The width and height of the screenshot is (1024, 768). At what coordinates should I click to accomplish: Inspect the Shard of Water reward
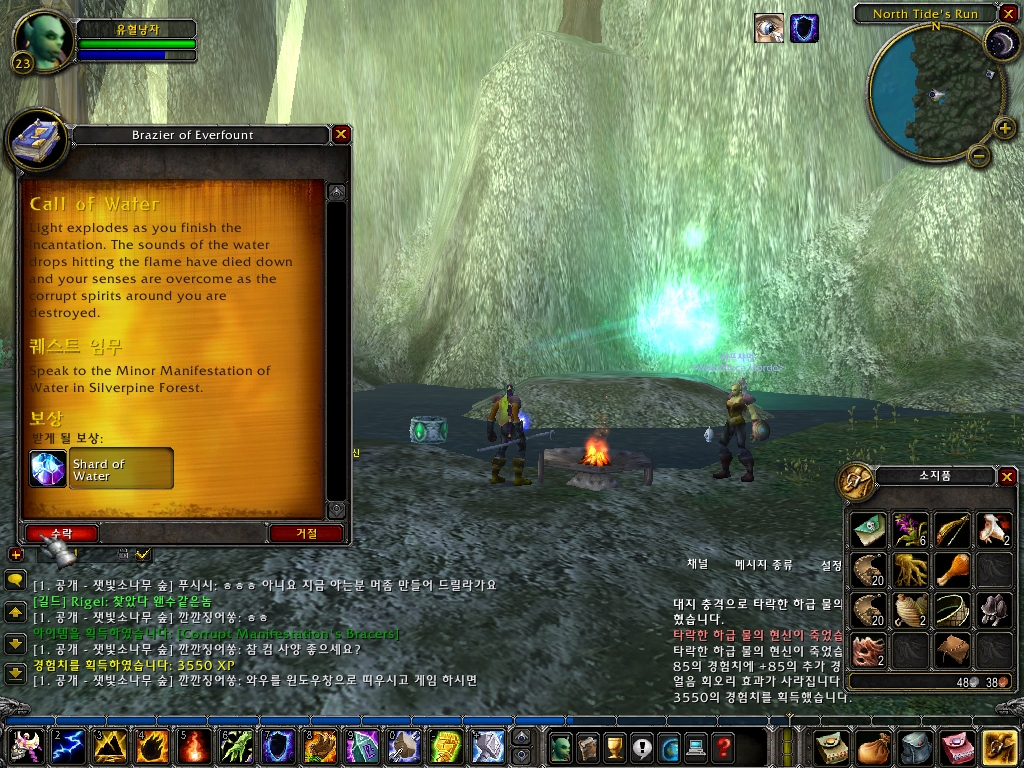click(x=48, y=469)
